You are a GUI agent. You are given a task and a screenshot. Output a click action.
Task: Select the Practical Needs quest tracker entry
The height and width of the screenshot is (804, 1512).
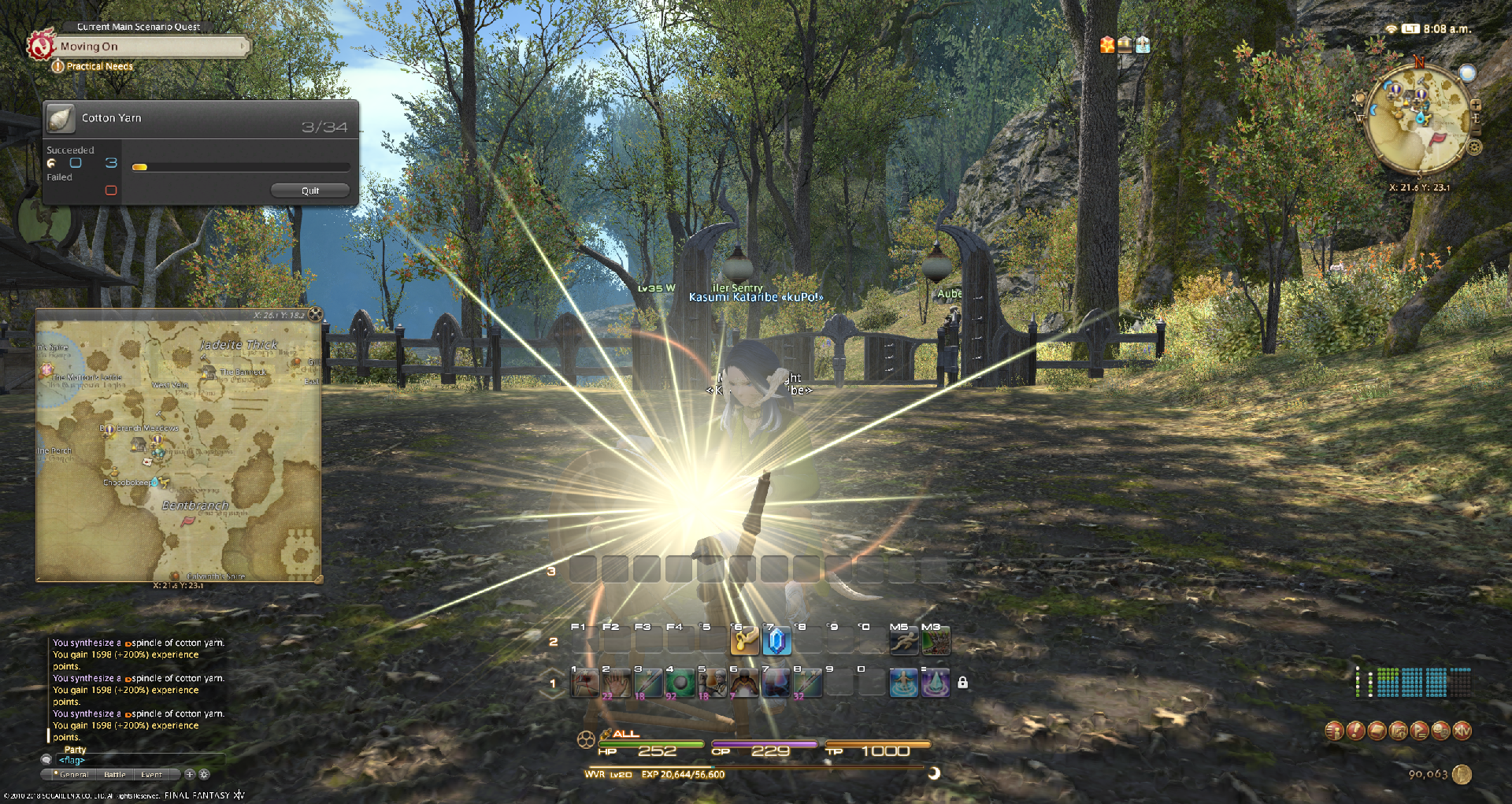click(x=99, y=66)
